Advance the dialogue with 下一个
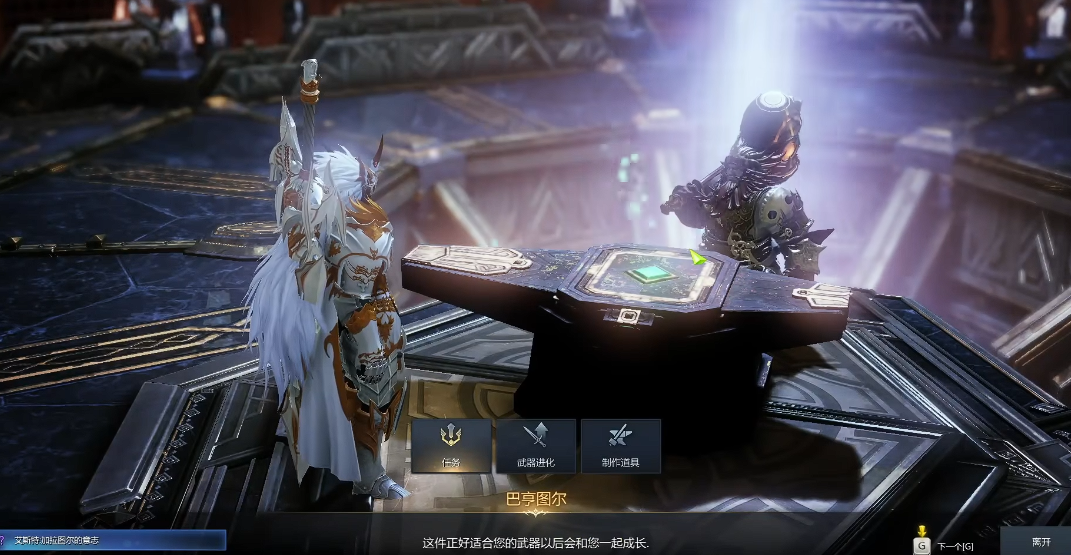This screenshot has width=1071, height=555. pos(945,545)
